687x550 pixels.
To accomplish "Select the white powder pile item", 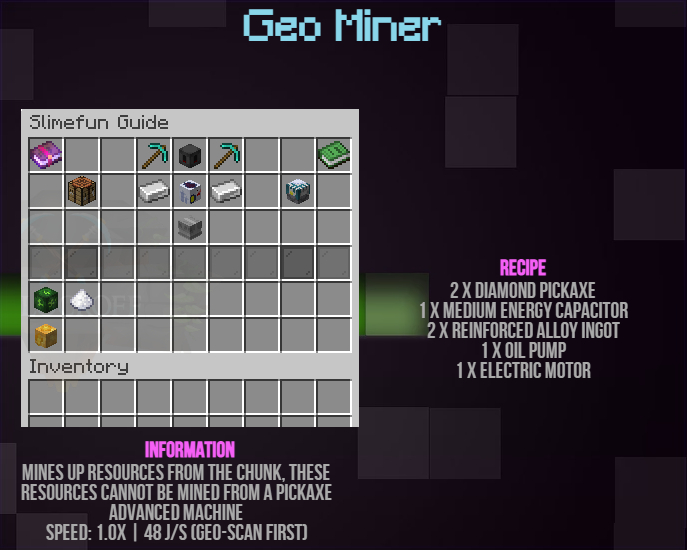I will pos(82,299).
